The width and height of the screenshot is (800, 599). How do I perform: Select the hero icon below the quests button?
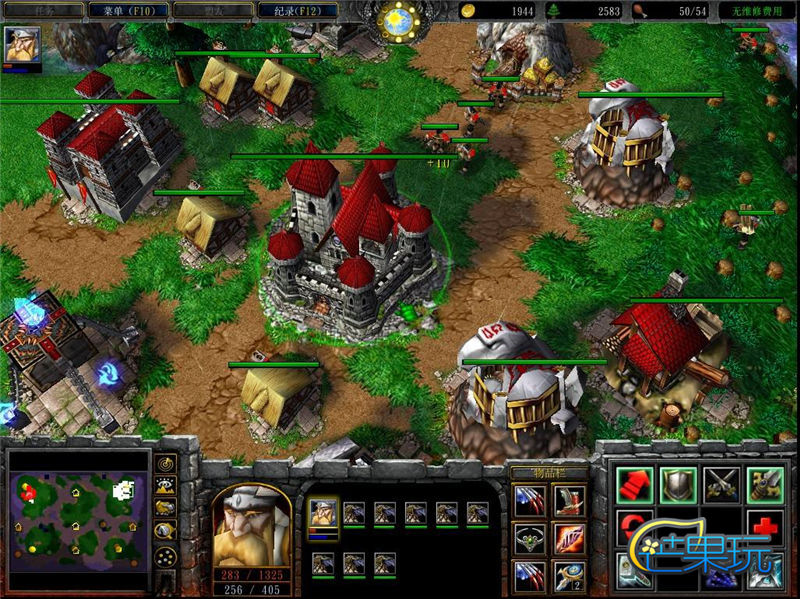coord(22,45)
